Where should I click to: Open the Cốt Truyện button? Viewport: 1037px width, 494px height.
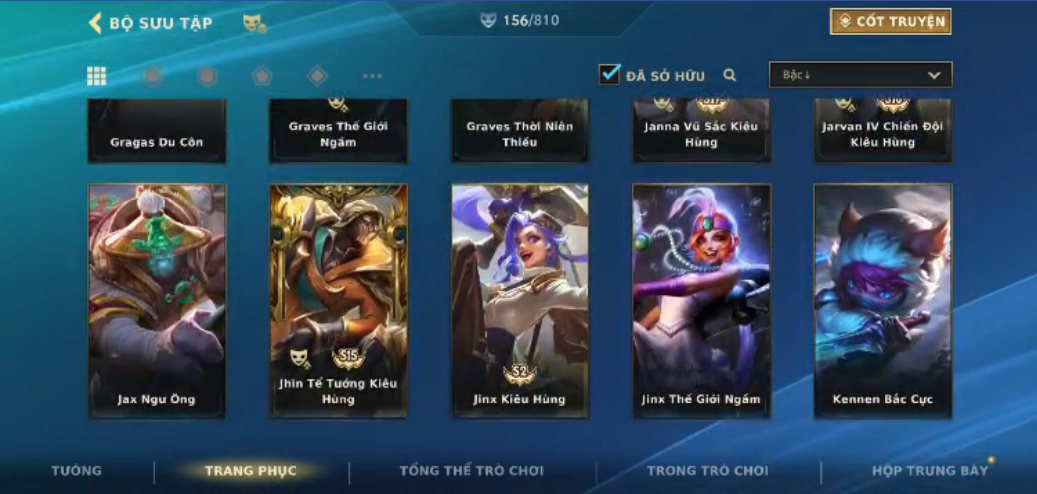tap(890, 21)
